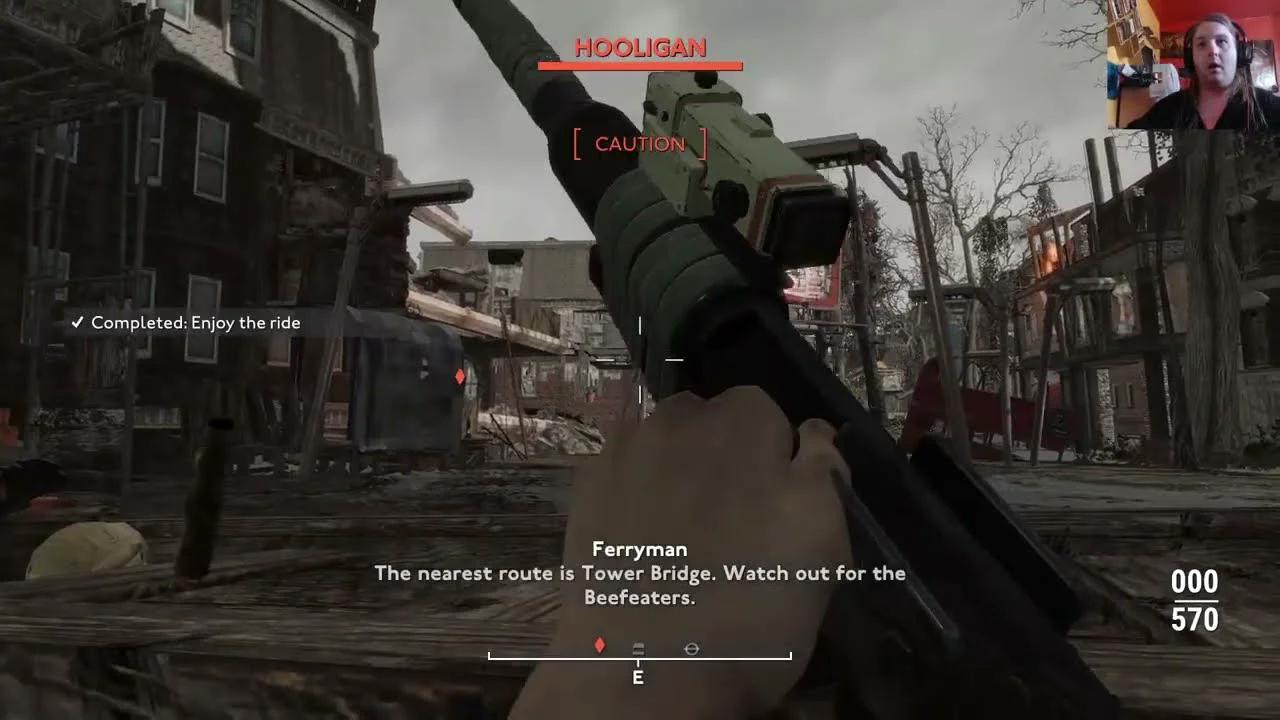Click the red enemy diamond on the compass

click(599, 646)
